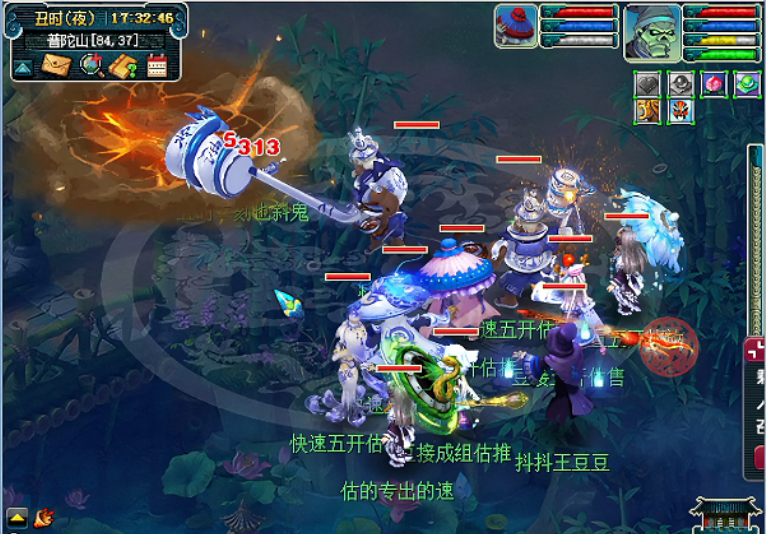
Task: Click the gray heart status icon
Action: (x=647, y=84)
